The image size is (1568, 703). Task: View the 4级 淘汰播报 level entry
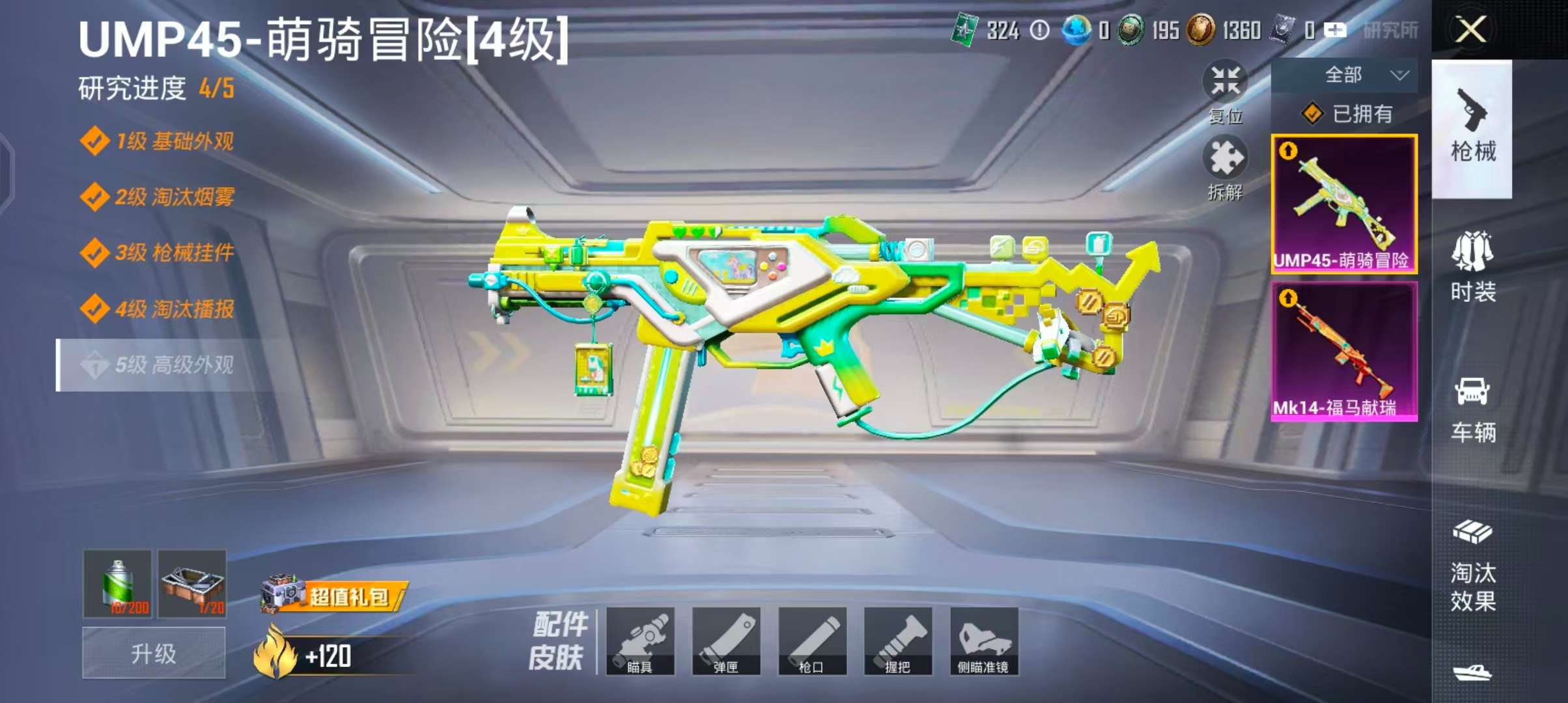click(173, 309)
